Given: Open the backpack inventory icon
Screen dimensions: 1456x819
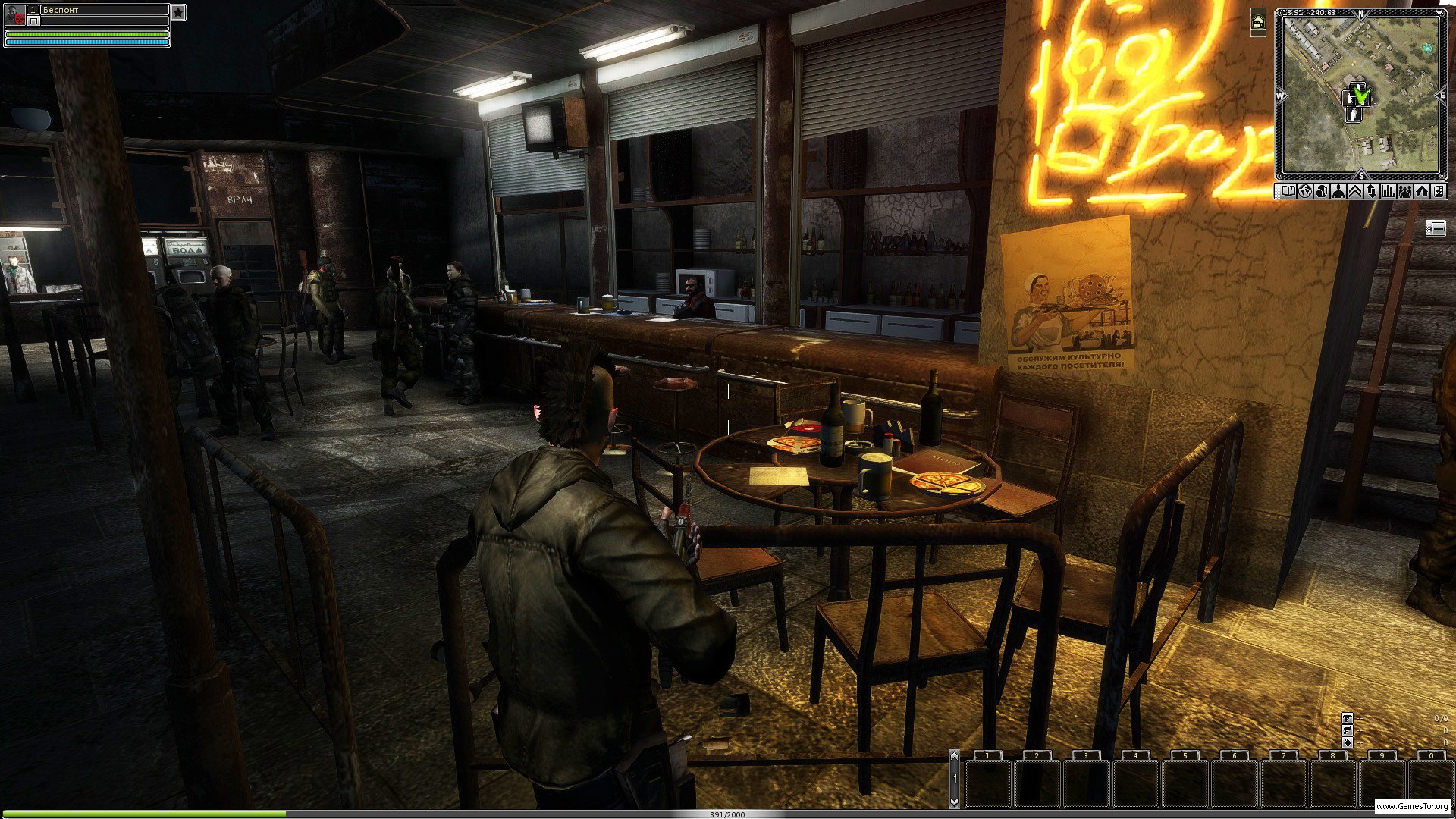Looking at the screenshot, I should click(x=1322, y=192).
